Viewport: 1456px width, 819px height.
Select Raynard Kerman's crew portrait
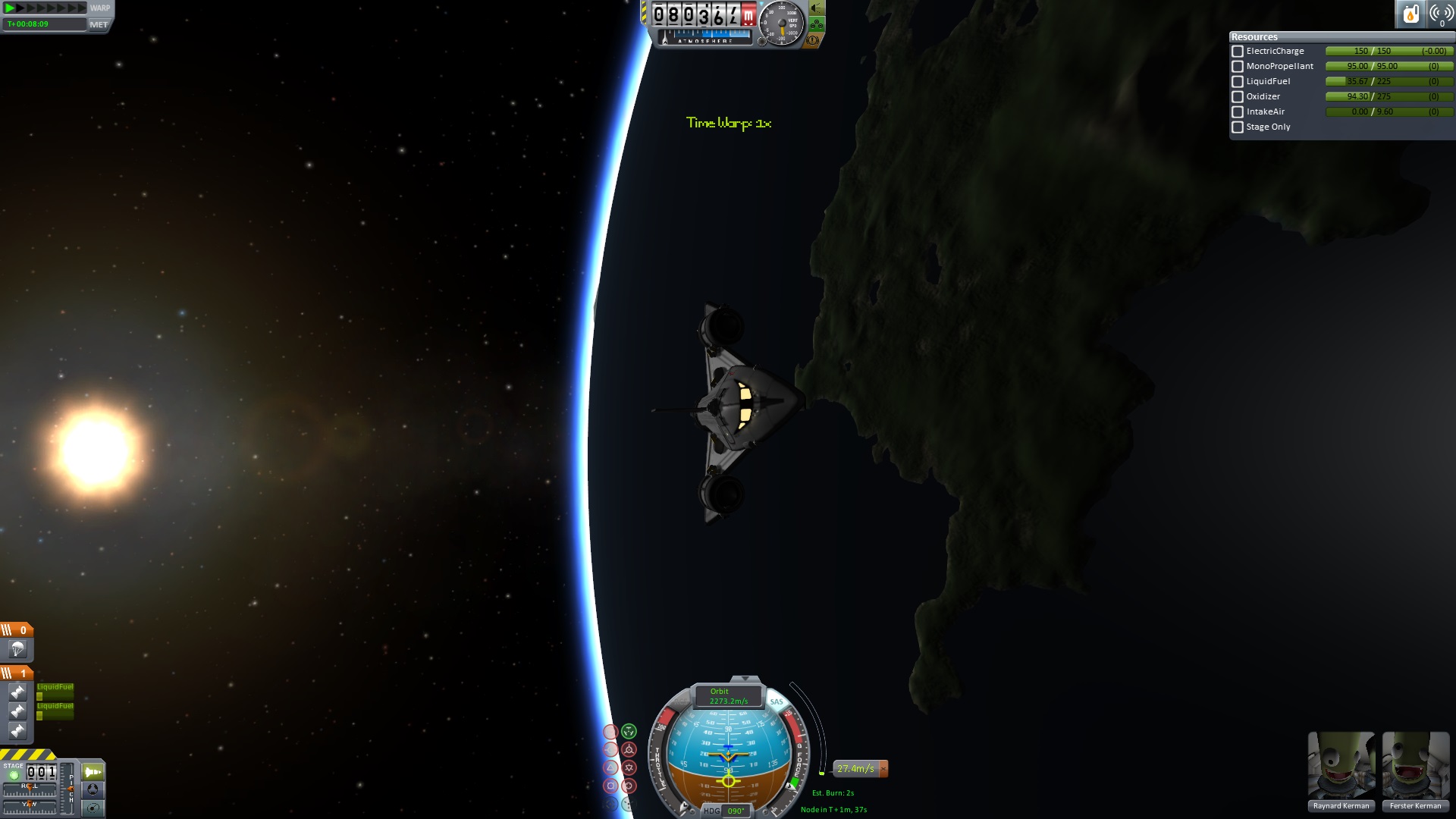[x=1341, y=766]
